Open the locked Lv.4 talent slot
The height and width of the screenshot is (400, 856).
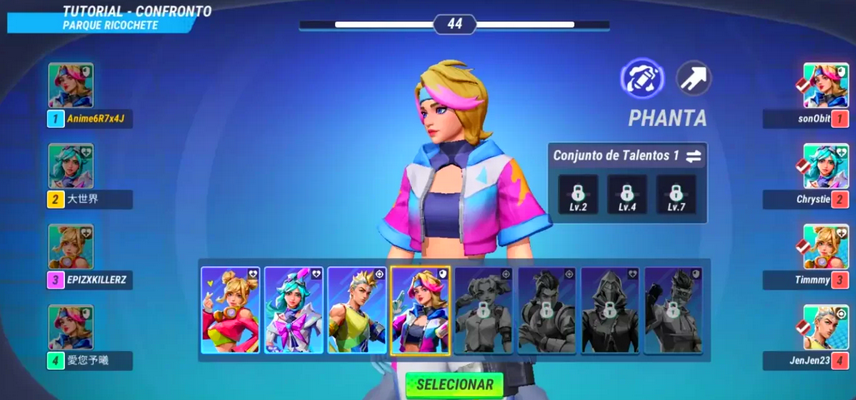tap(627, 194)
